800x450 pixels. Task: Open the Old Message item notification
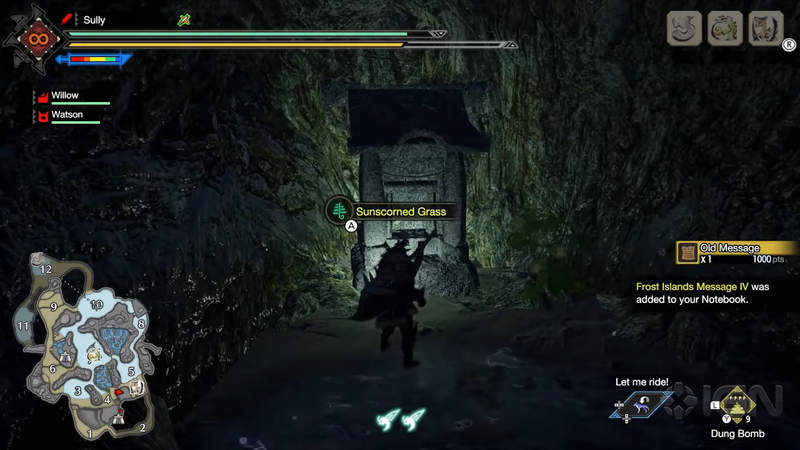736,253
